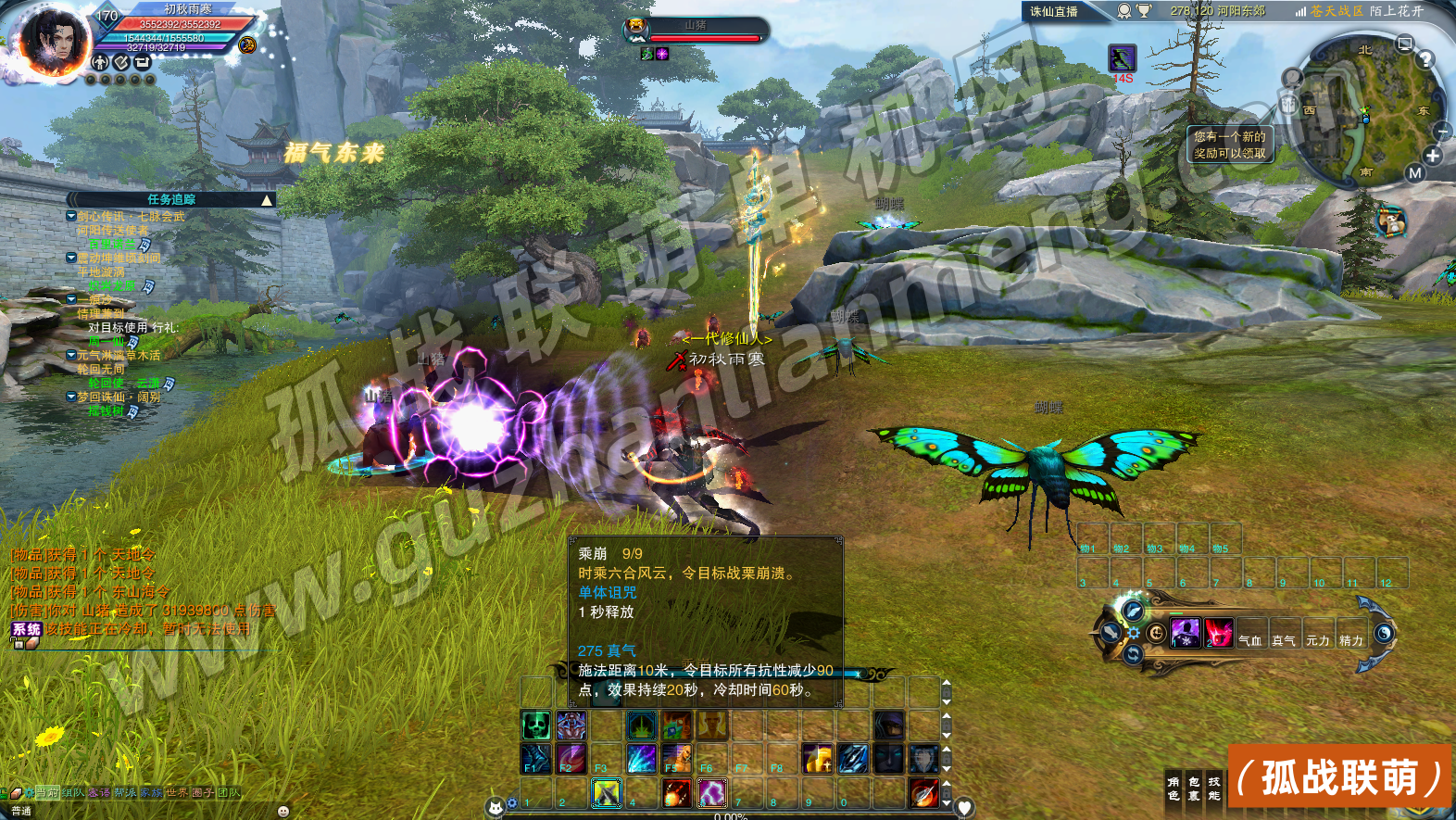
Task: Open the 诛仙直播 live stream tab
Action: 1054,11
